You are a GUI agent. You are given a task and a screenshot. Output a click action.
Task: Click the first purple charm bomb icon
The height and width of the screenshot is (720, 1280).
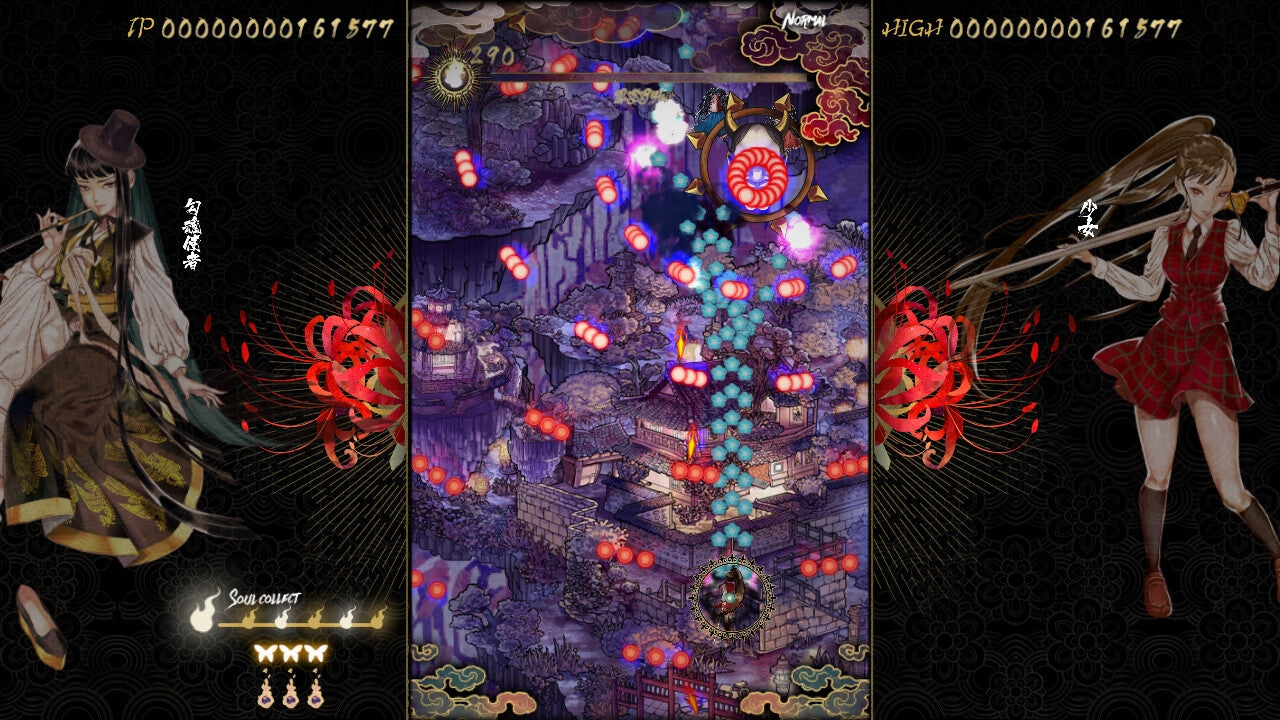[266, 697]
